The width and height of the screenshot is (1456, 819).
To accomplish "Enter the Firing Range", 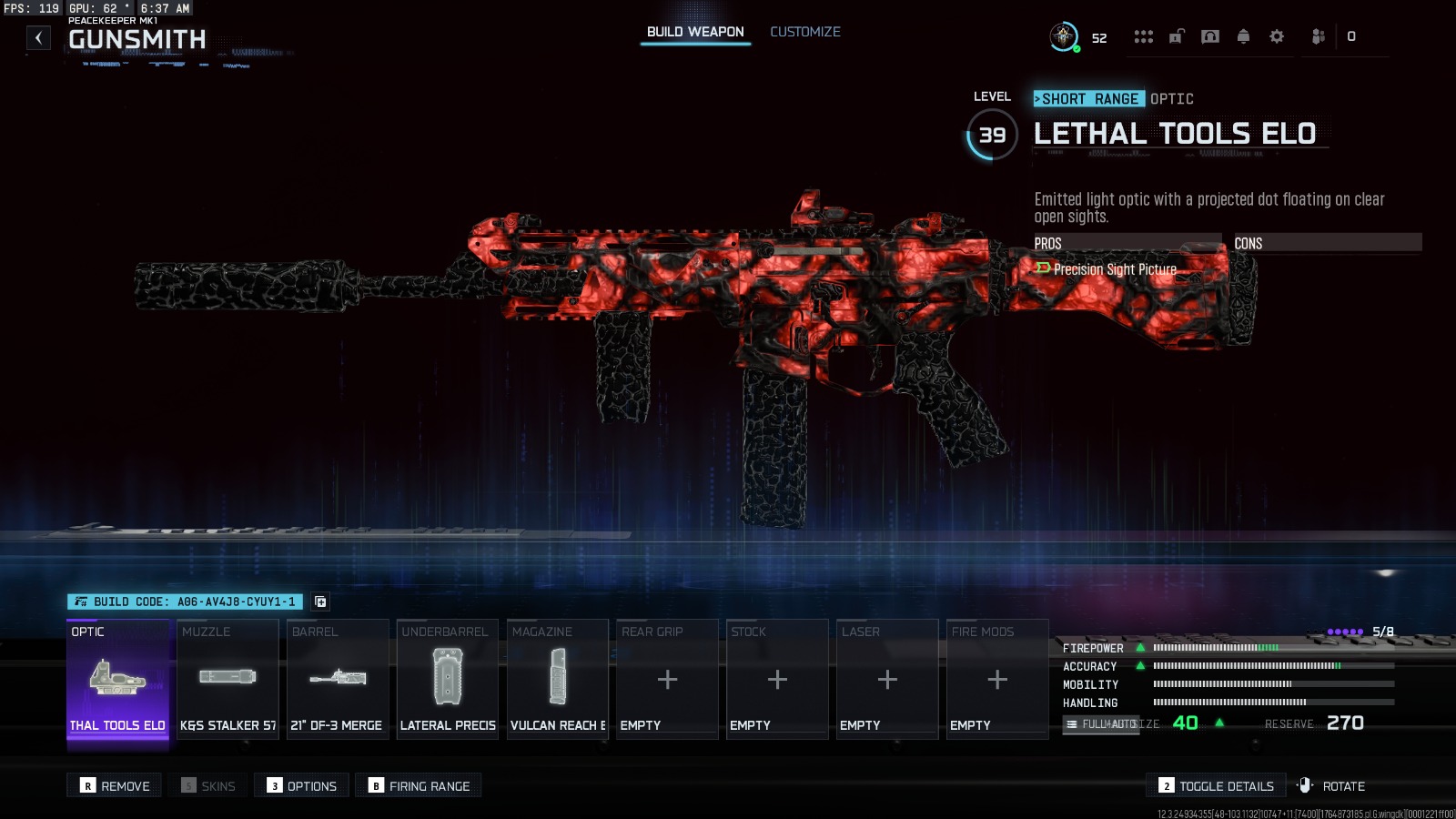I will tap(420, 785).
